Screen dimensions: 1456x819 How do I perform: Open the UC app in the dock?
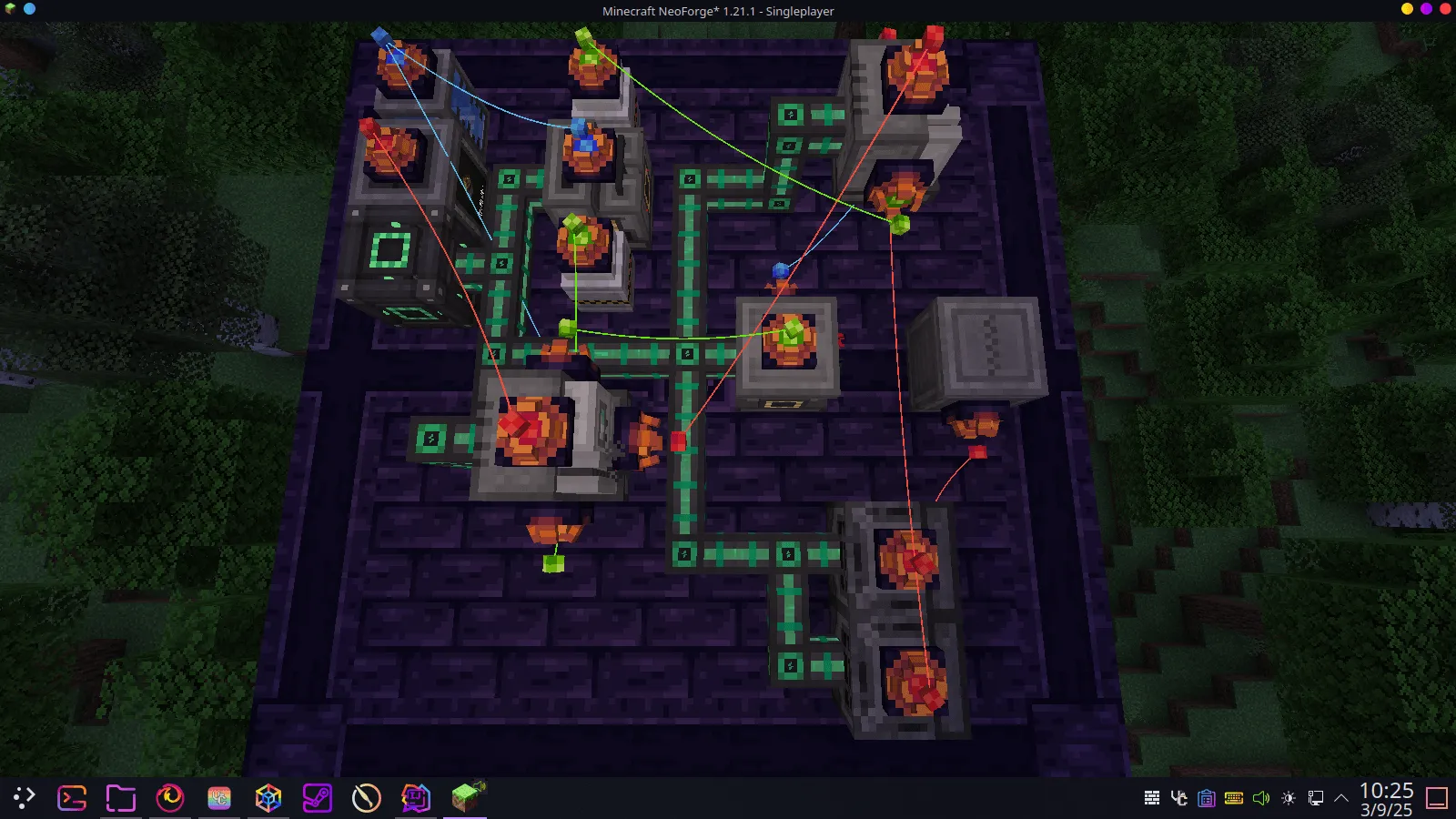click(x=218, y=798)
